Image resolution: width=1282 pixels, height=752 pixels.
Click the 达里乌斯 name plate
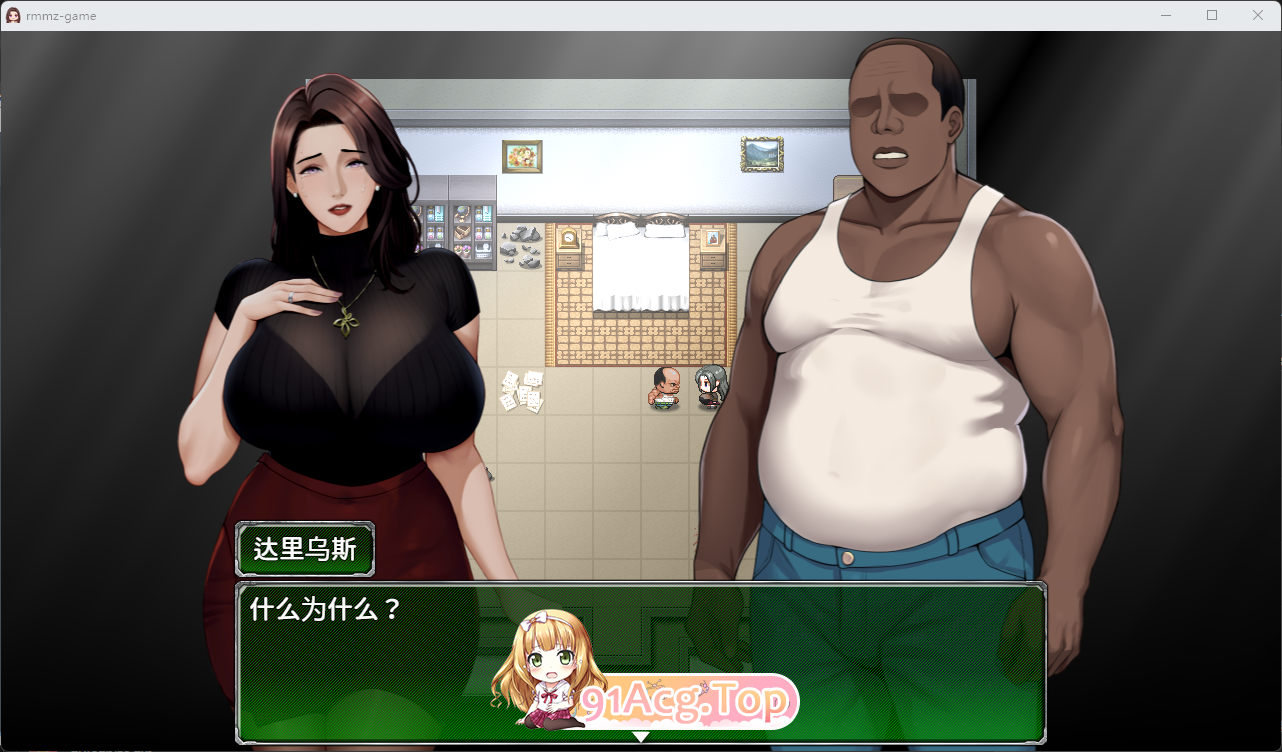coord(304,549)
